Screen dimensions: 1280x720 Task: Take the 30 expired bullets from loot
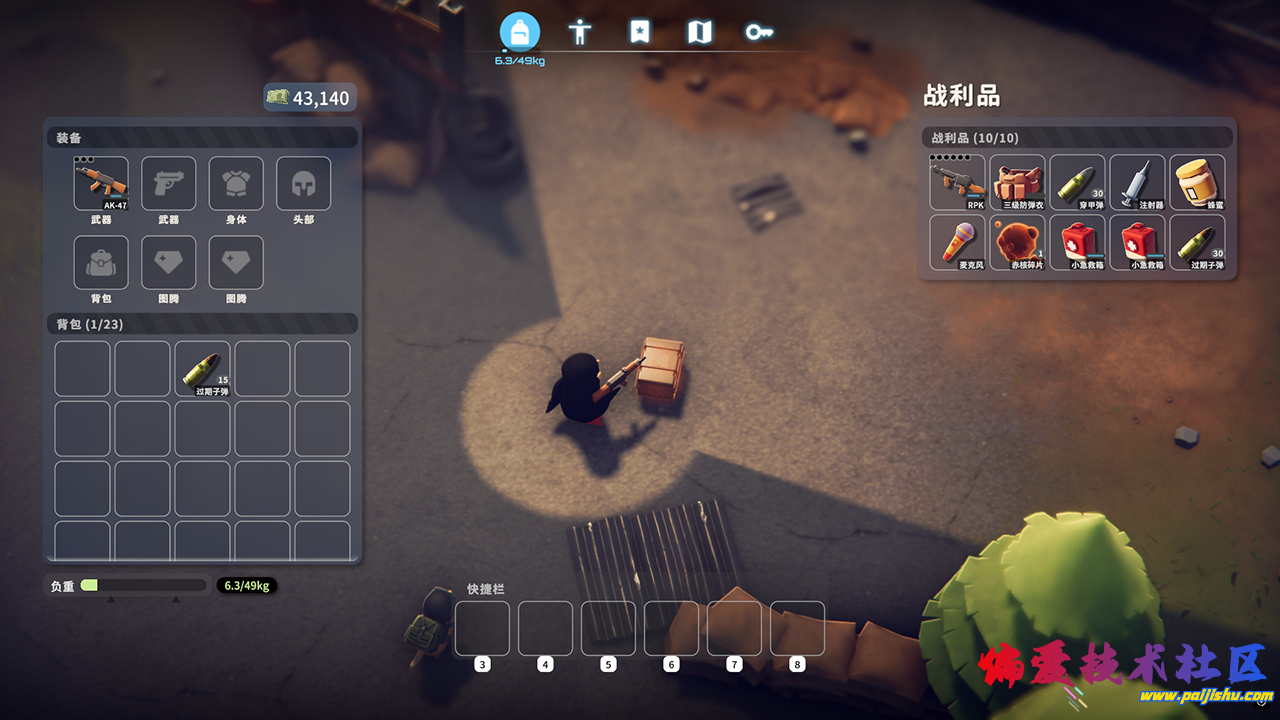point(1197,242)
